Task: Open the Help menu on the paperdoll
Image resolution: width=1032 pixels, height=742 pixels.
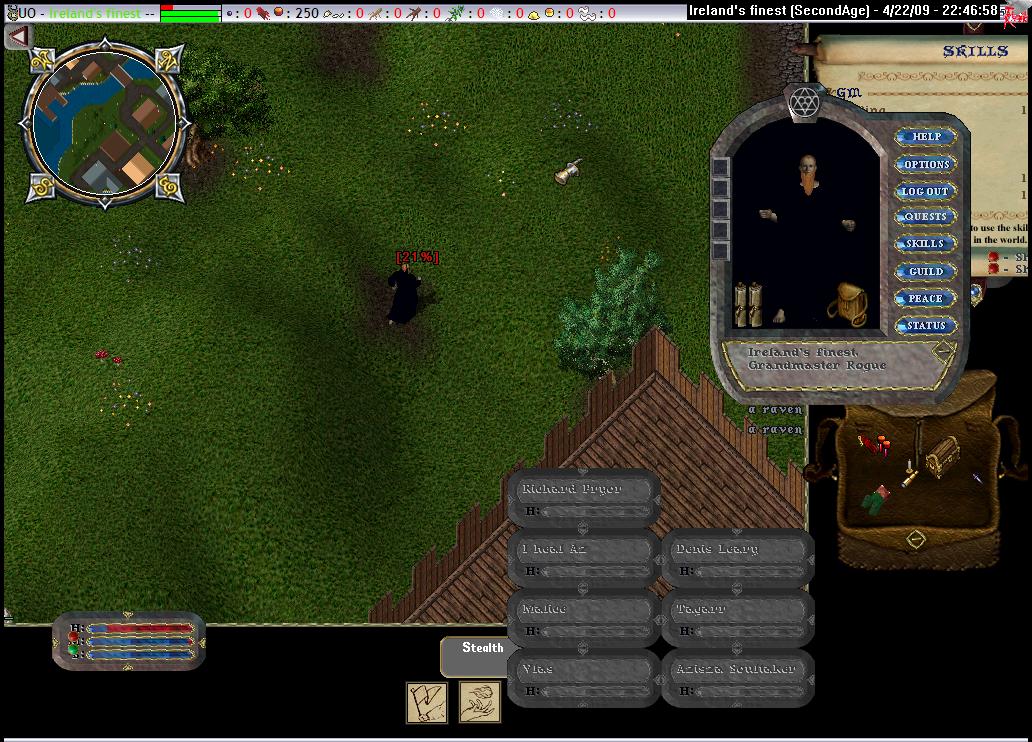Action: tap(925, 137)
